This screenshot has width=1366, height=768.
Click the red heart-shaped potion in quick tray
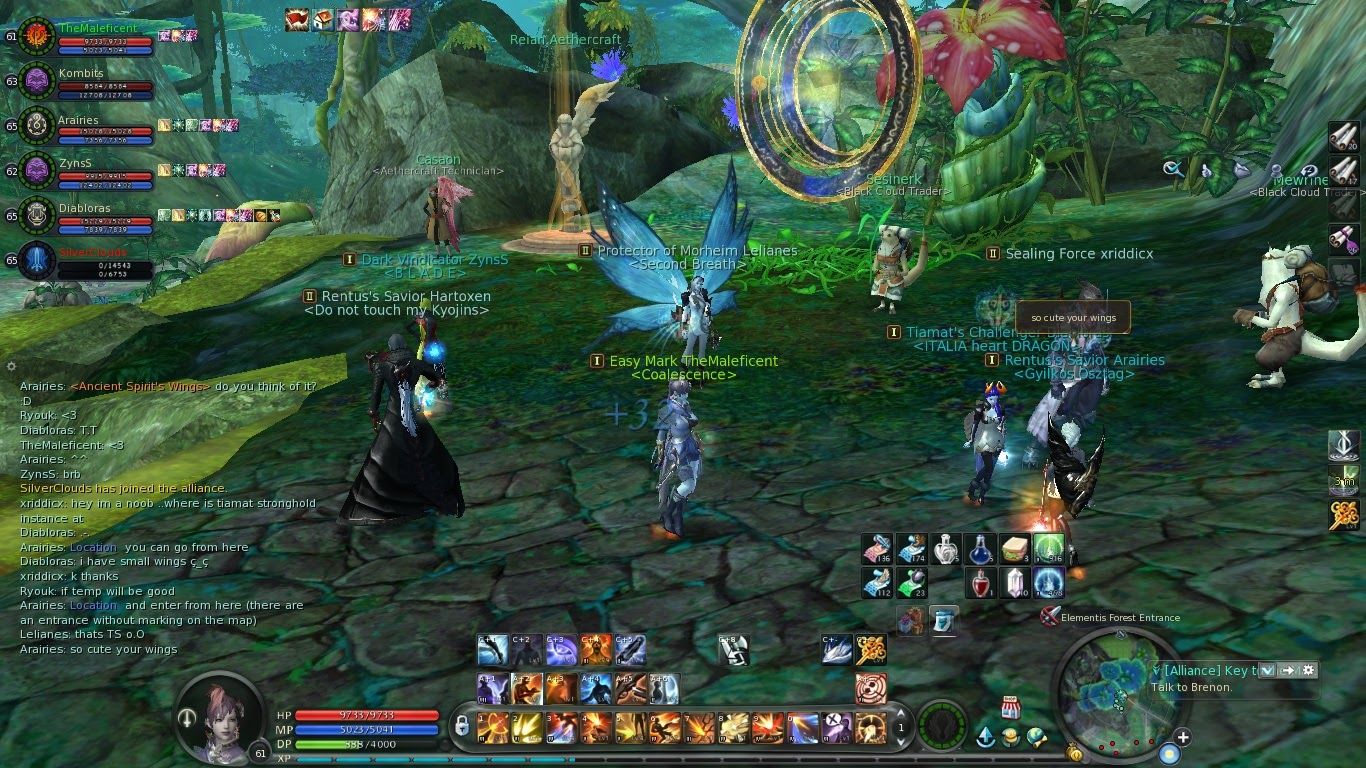point(981,583)
